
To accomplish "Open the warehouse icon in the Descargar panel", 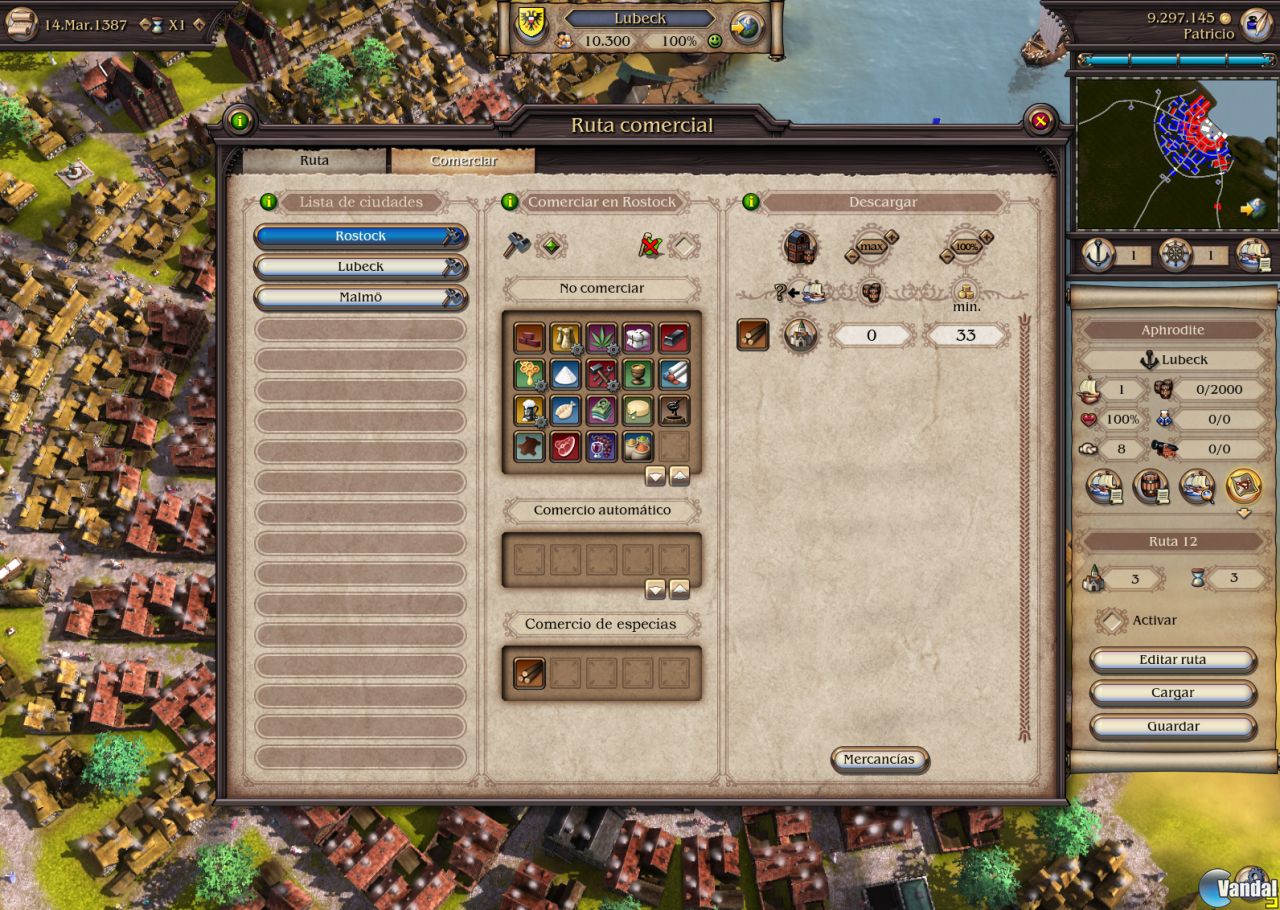I will (x=801, y=246).
